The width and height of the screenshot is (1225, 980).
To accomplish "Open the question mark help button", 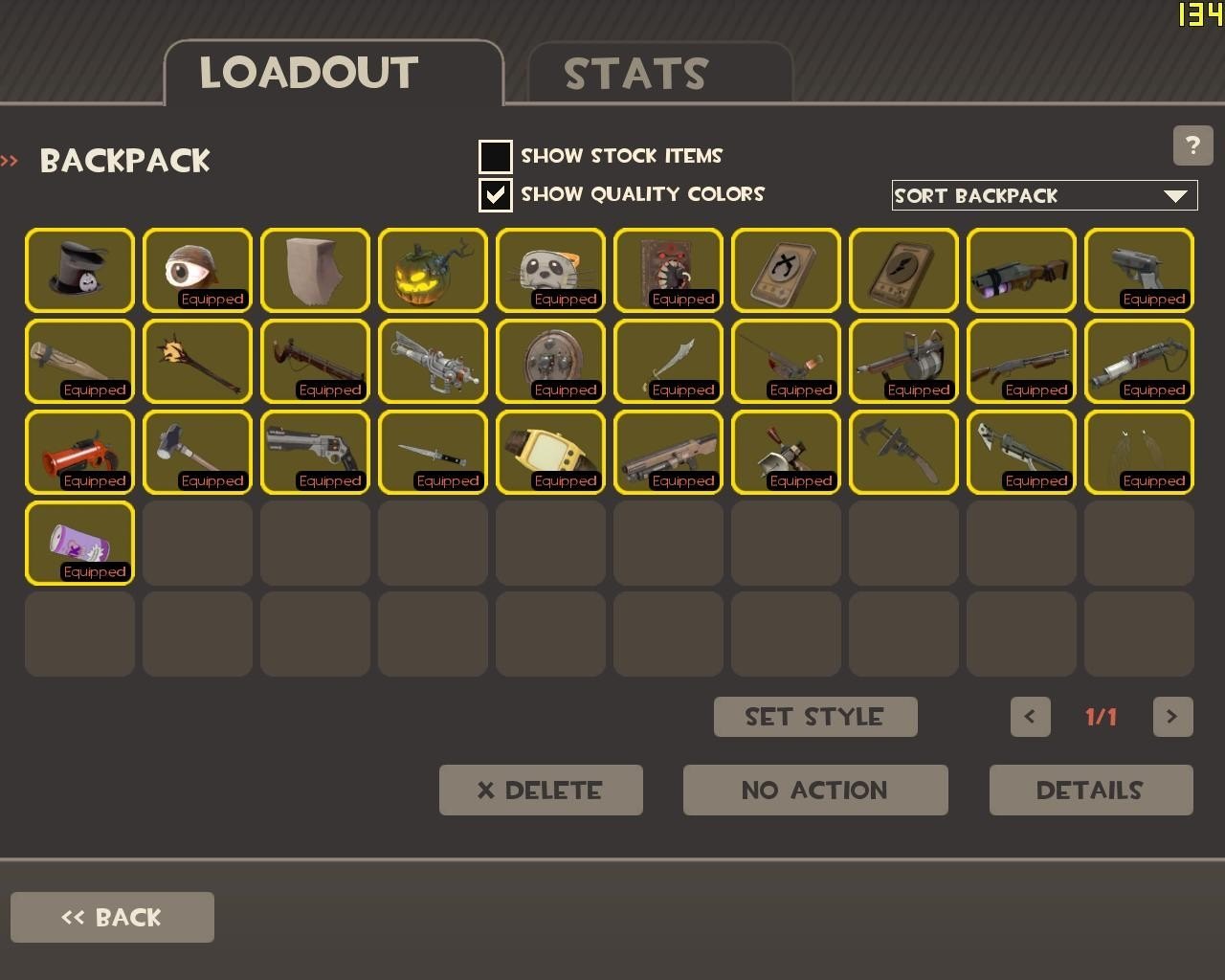I will click(1192, 145).
